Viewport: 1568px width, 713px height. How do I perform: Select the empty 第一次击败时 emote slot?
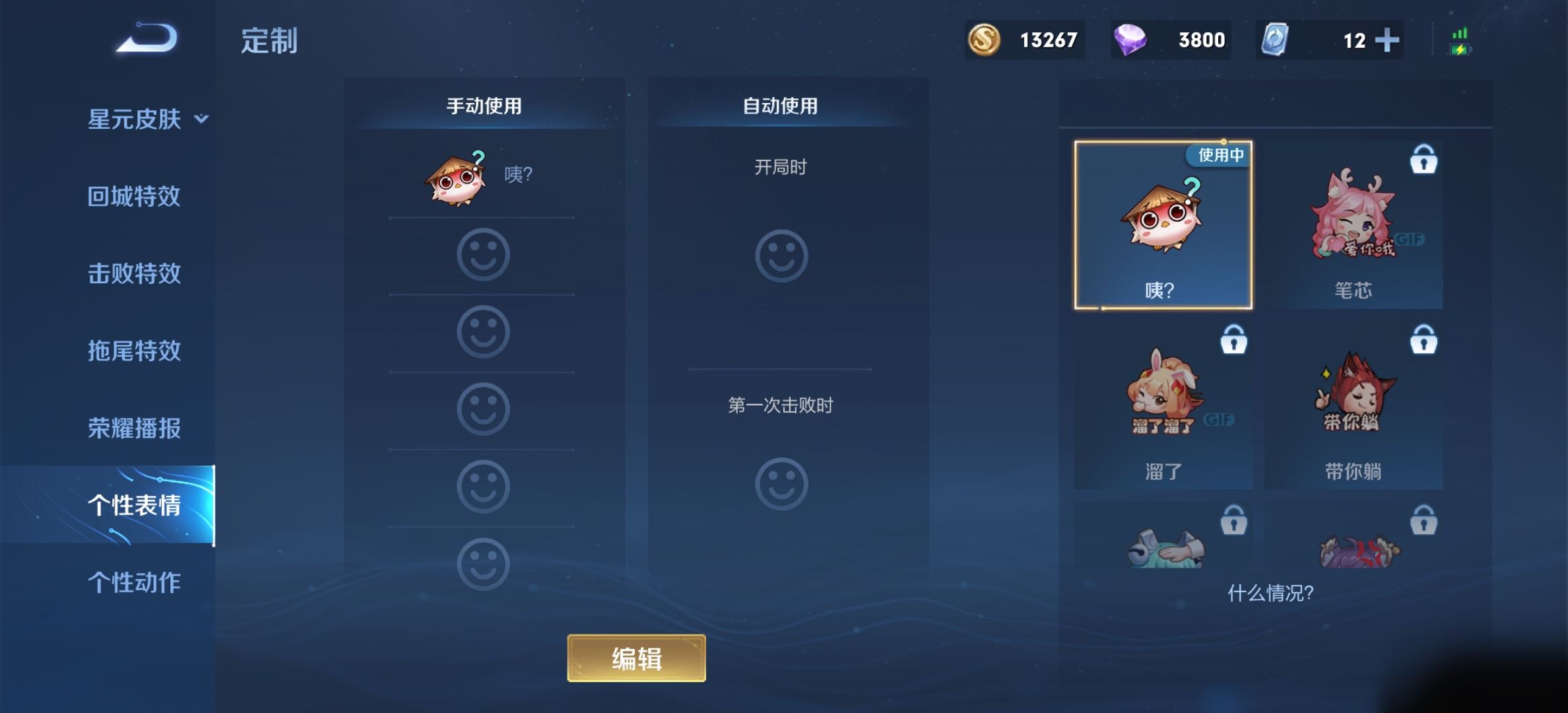click(781, 484)
